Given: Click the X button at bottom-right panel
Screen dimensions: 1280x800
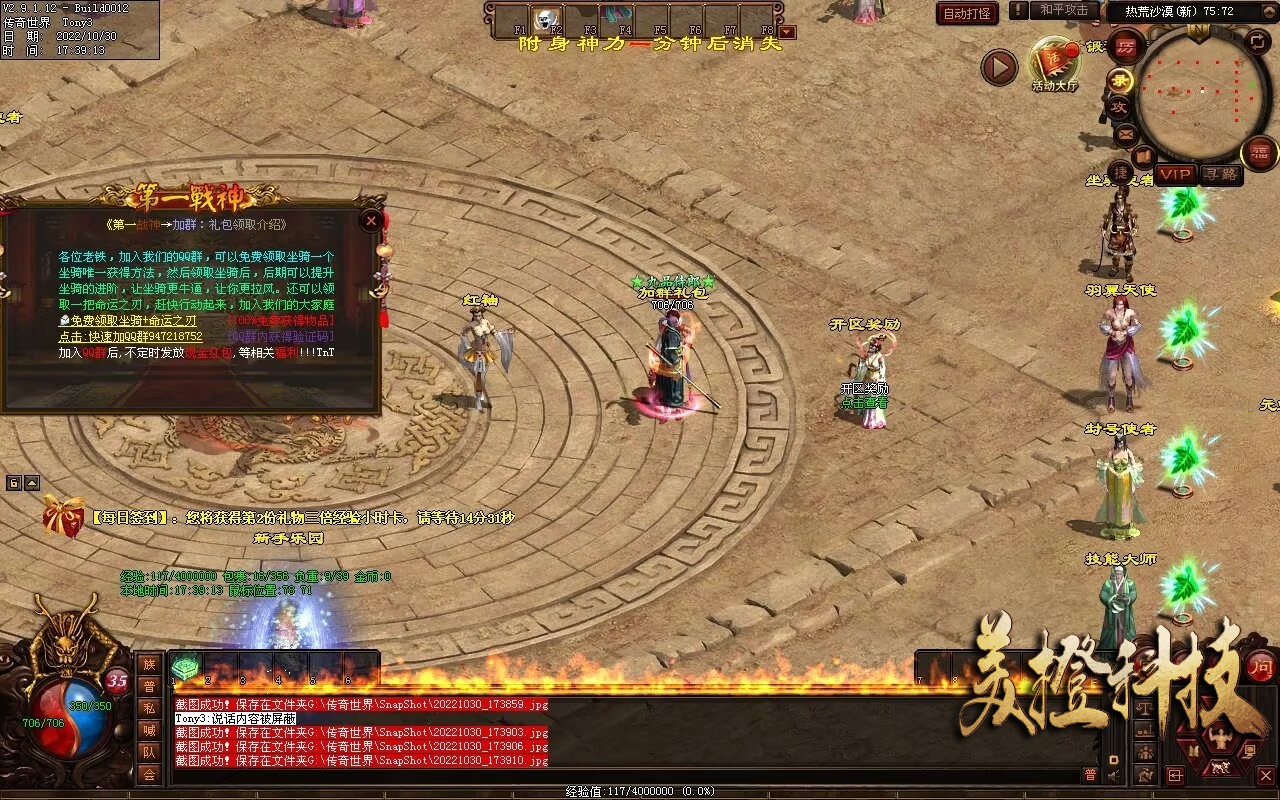Looking at the screenshot, I should (1266, 775).
